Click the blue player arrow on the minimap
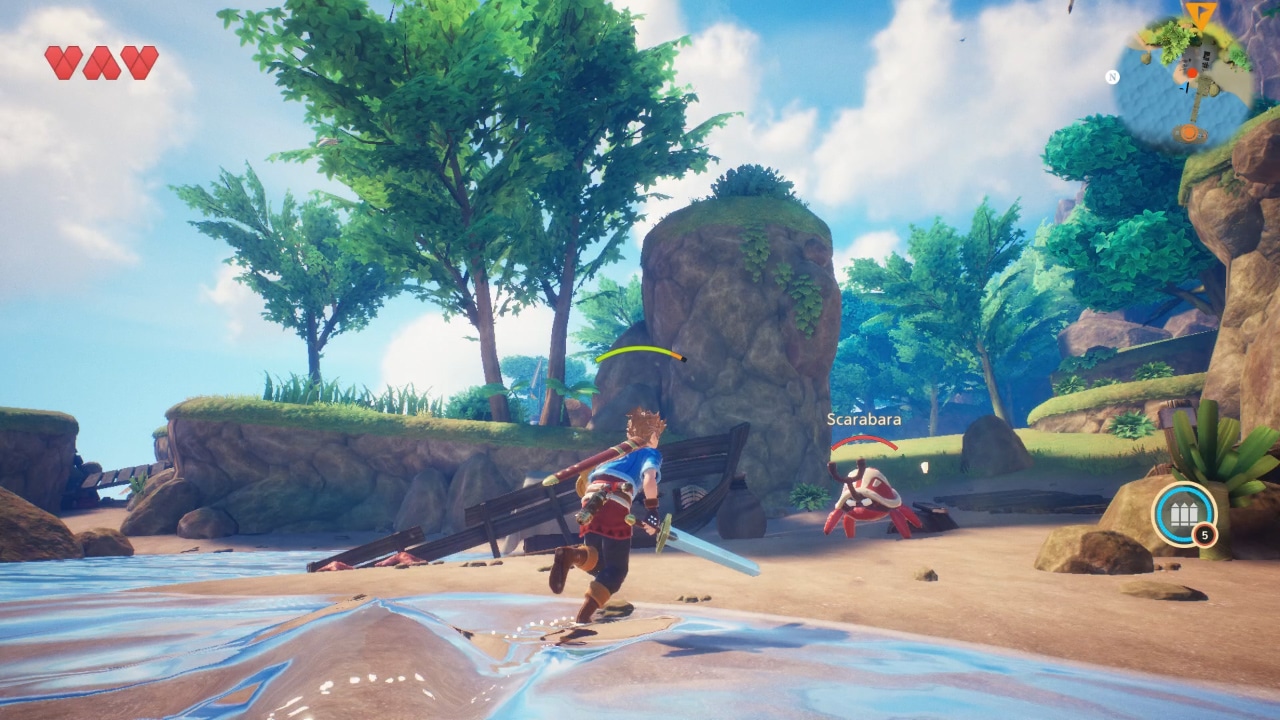Screen dimensions: 1280x720 (1185, 88)
